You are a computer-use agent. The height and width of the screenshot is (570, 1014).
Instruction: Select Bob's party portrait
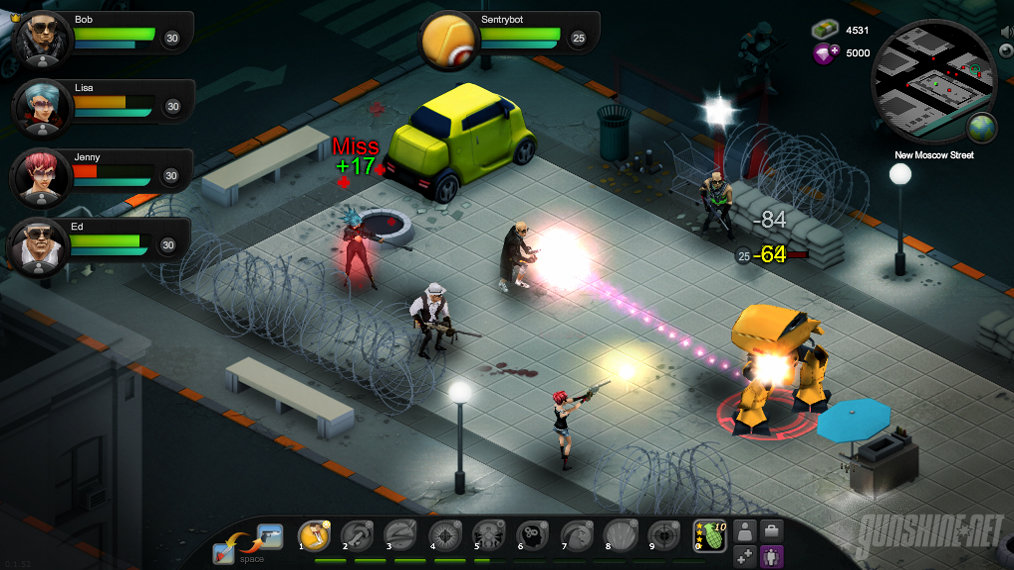coord(42,38)
